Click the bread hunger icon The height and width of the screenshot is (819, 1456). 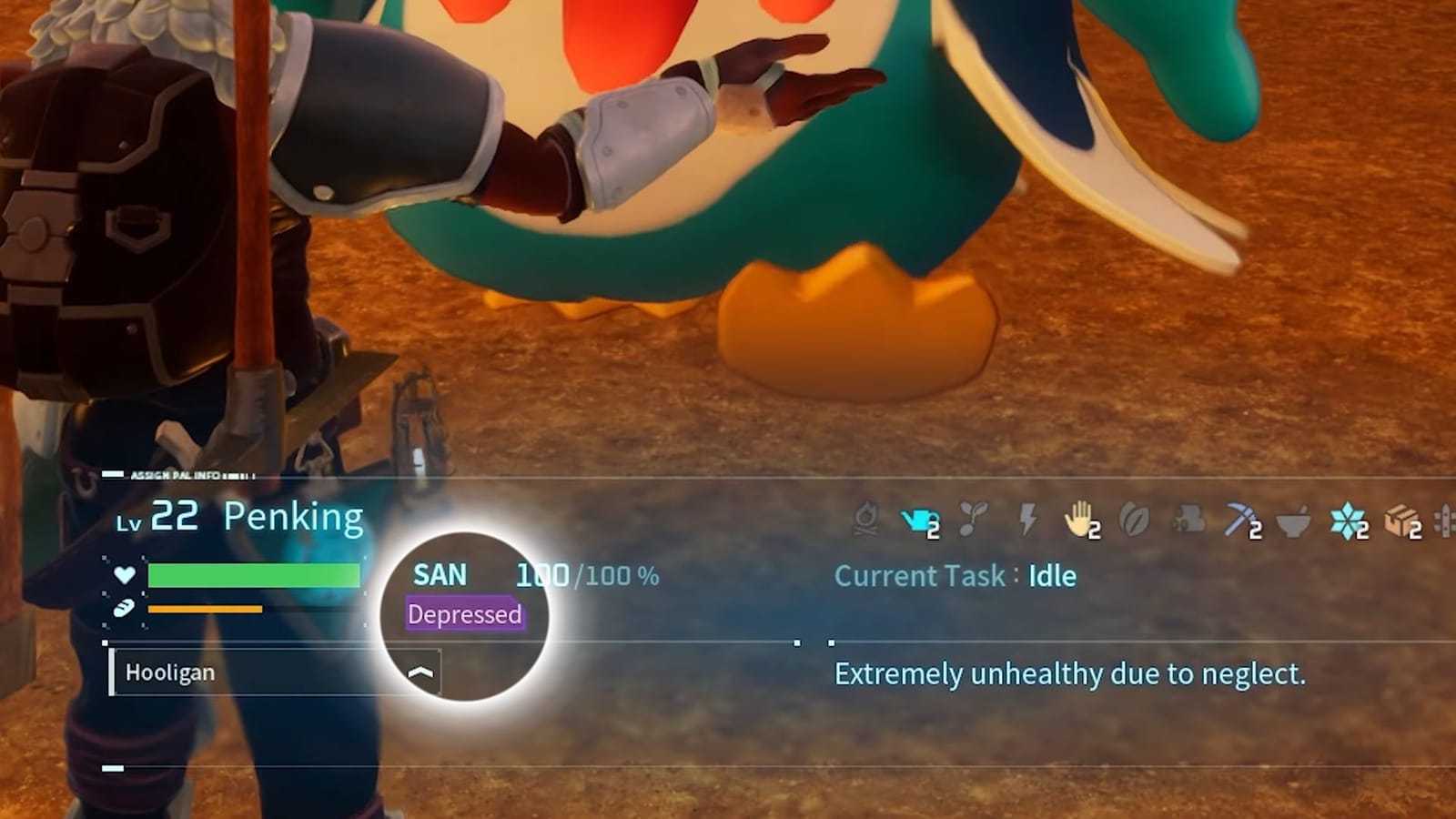click(123, 610)
